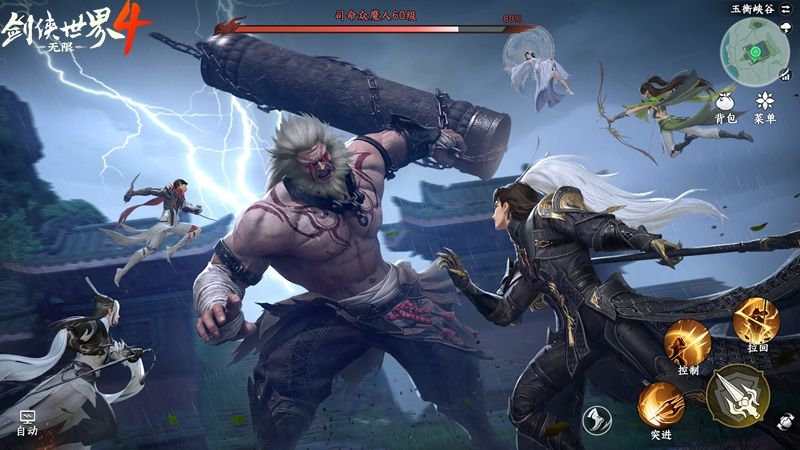Use the 拉回 pull-back skill

click(756, 322)
